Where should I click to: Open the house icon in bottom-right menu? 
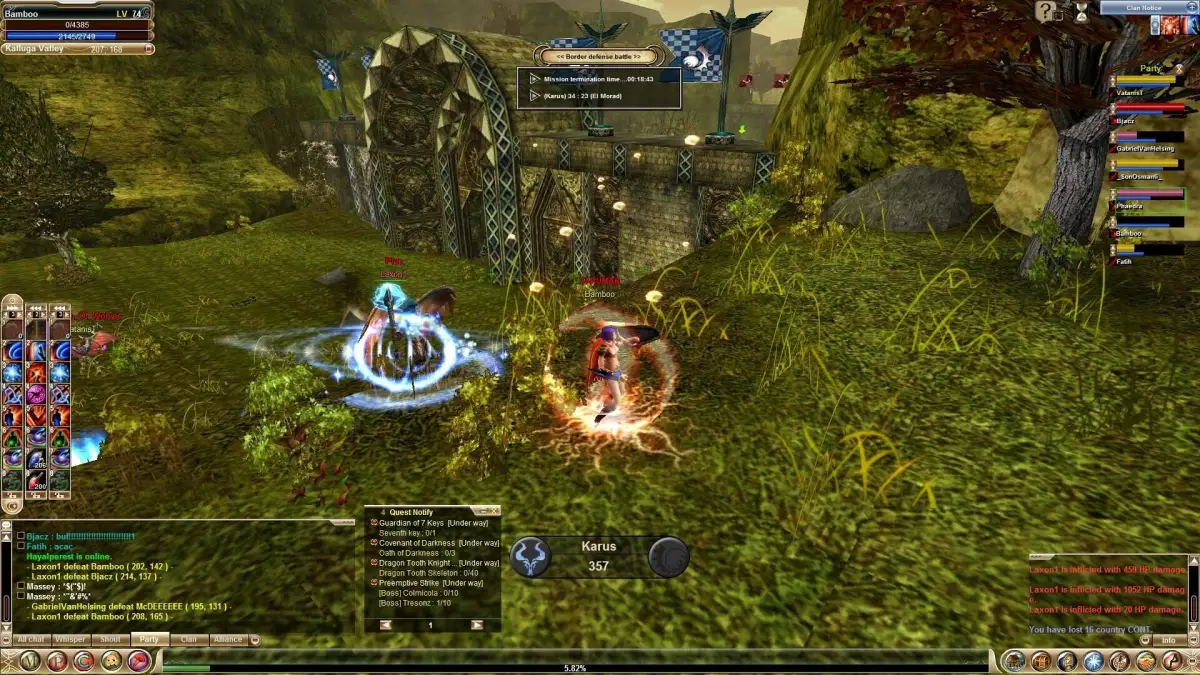point(1015,660)
